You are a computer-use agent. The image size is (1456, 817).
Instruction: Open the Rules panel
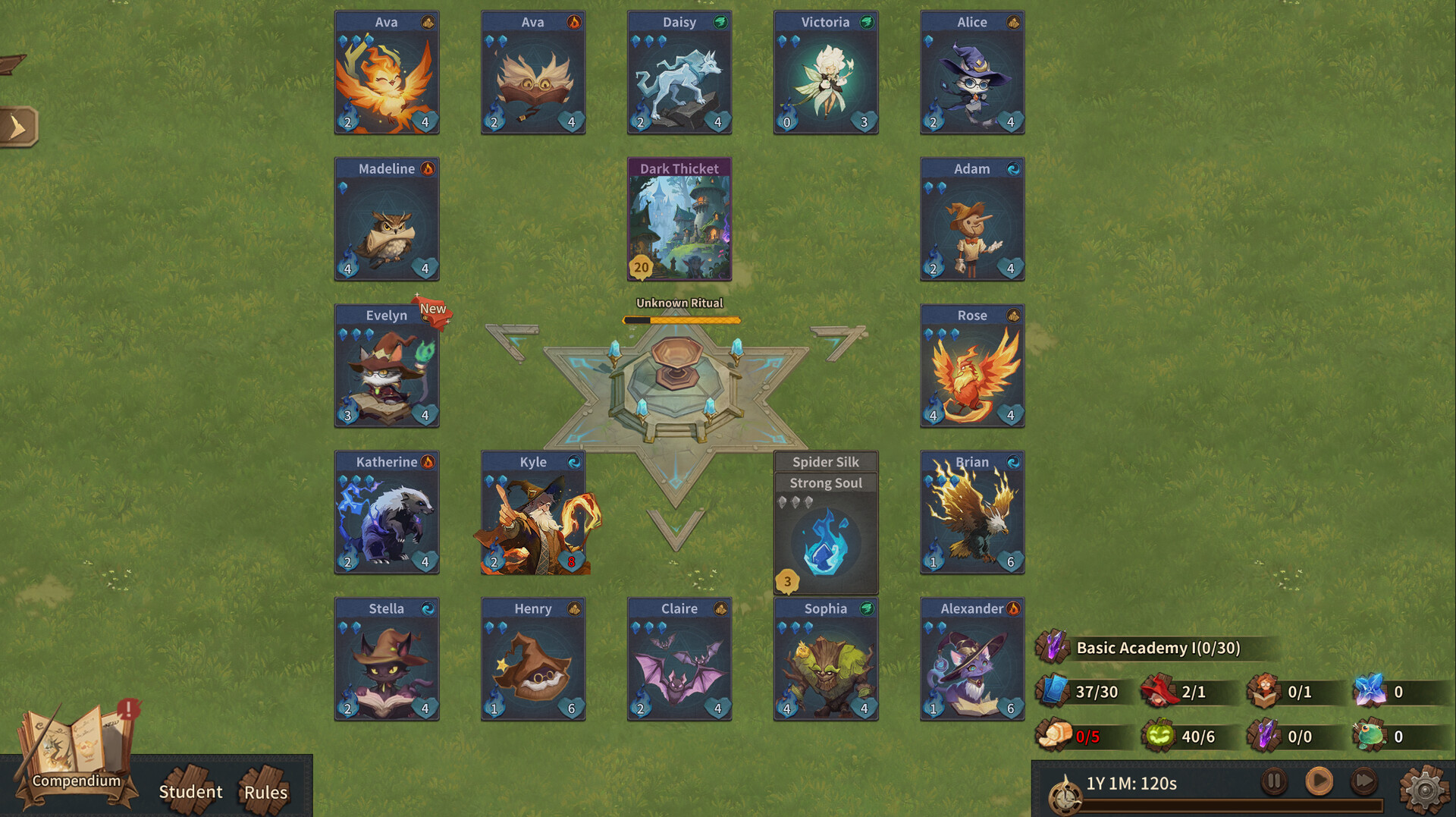[266, 791]
